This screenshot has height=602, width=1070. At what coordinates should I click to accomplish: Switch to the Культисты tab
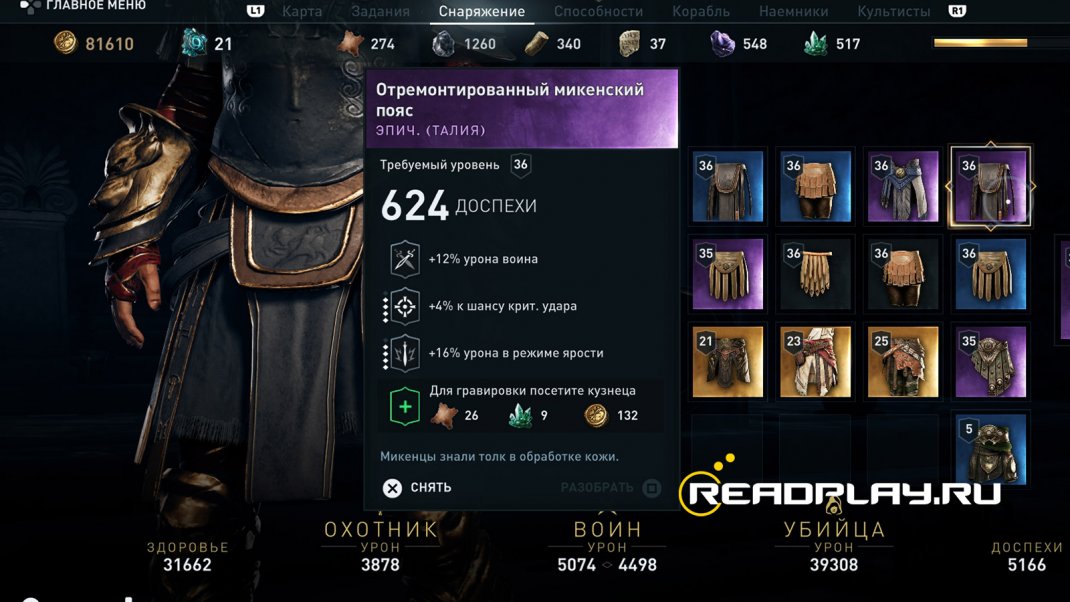pos(893,12)
